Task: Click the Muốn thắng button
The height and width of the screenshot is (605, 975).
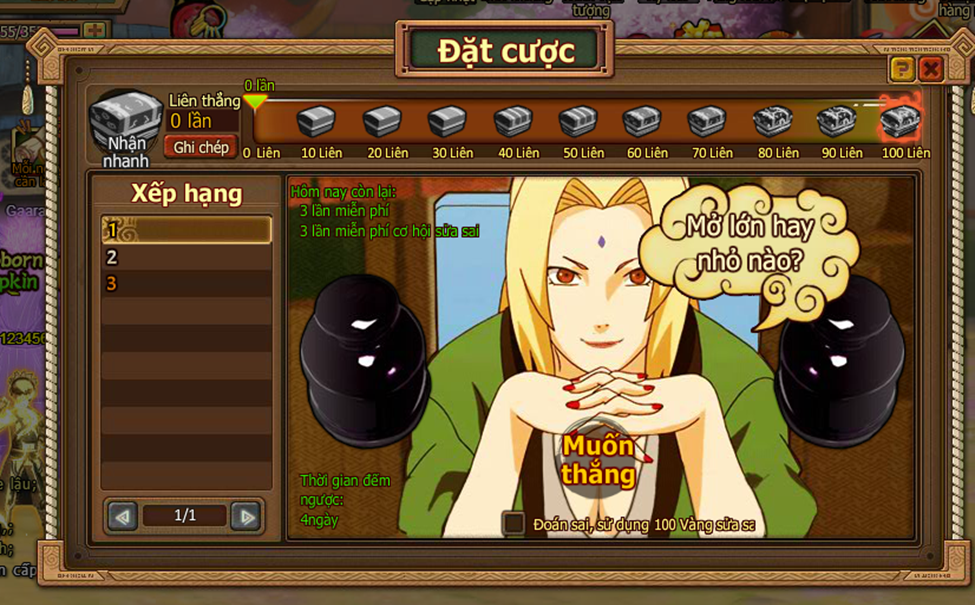Action: pos(598,459)
